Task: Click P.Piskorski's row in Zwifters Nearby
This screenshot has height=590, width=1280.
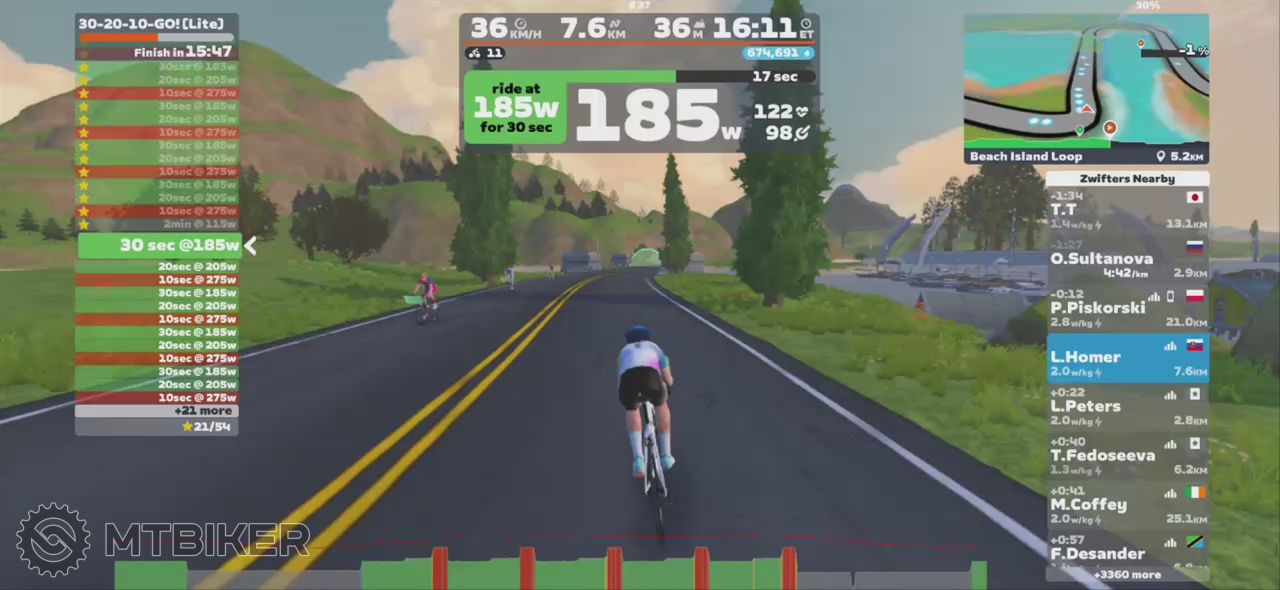Action: [x=1127, y=308]
